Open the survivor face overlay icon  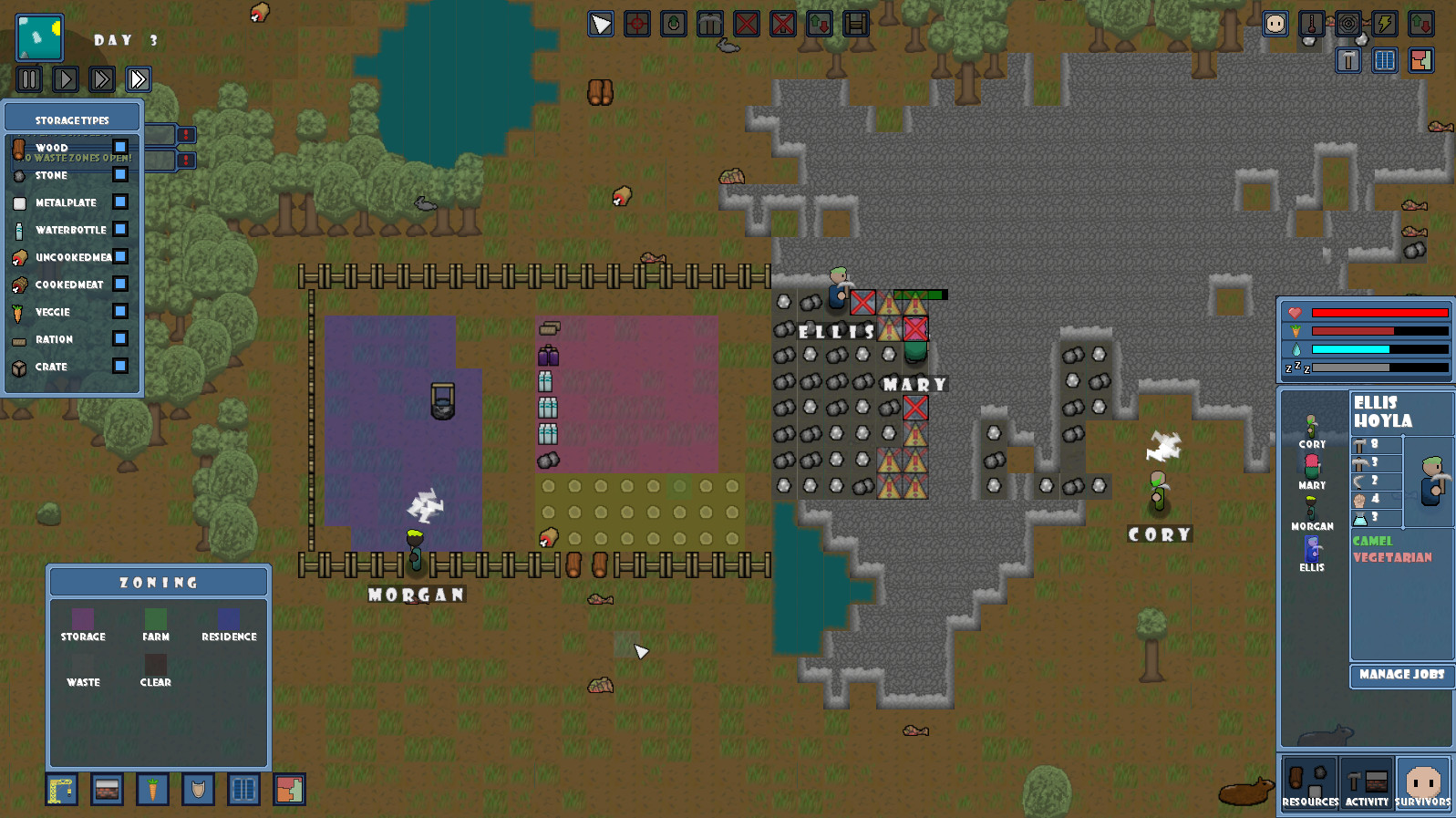tap(1275, 25)
